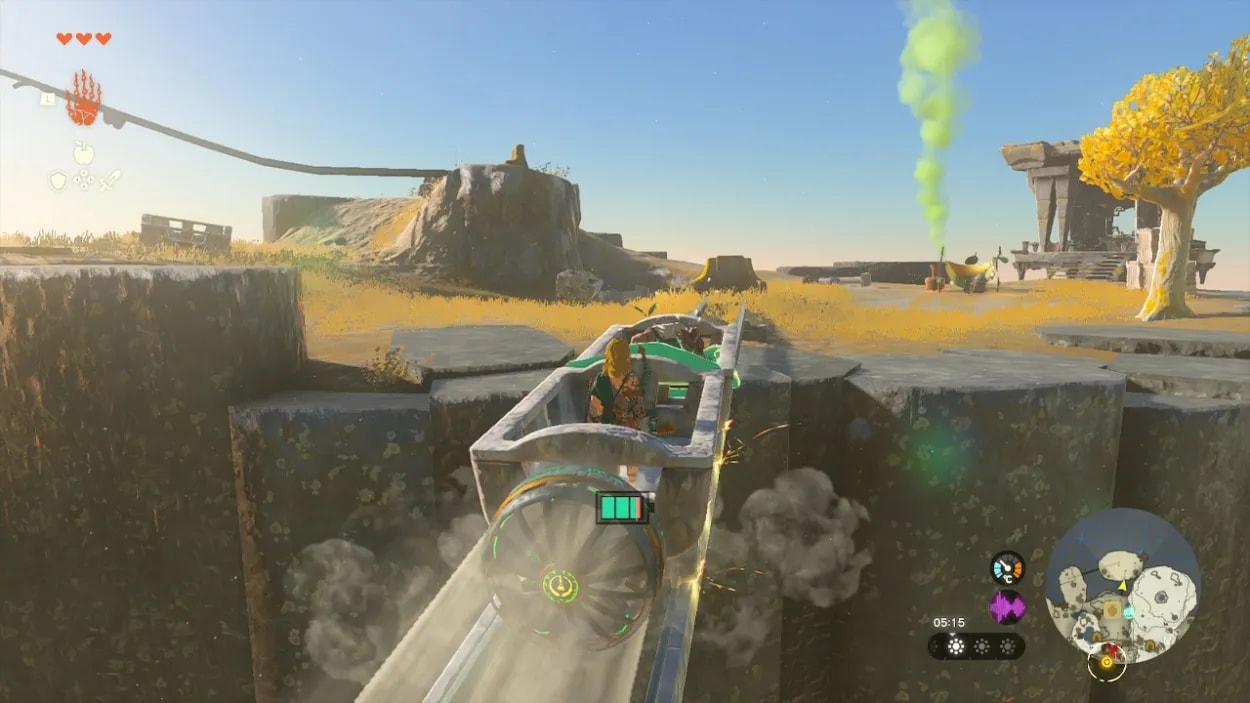Click the glowing cyan shrine marker on minimap

tap(1128, 612)
